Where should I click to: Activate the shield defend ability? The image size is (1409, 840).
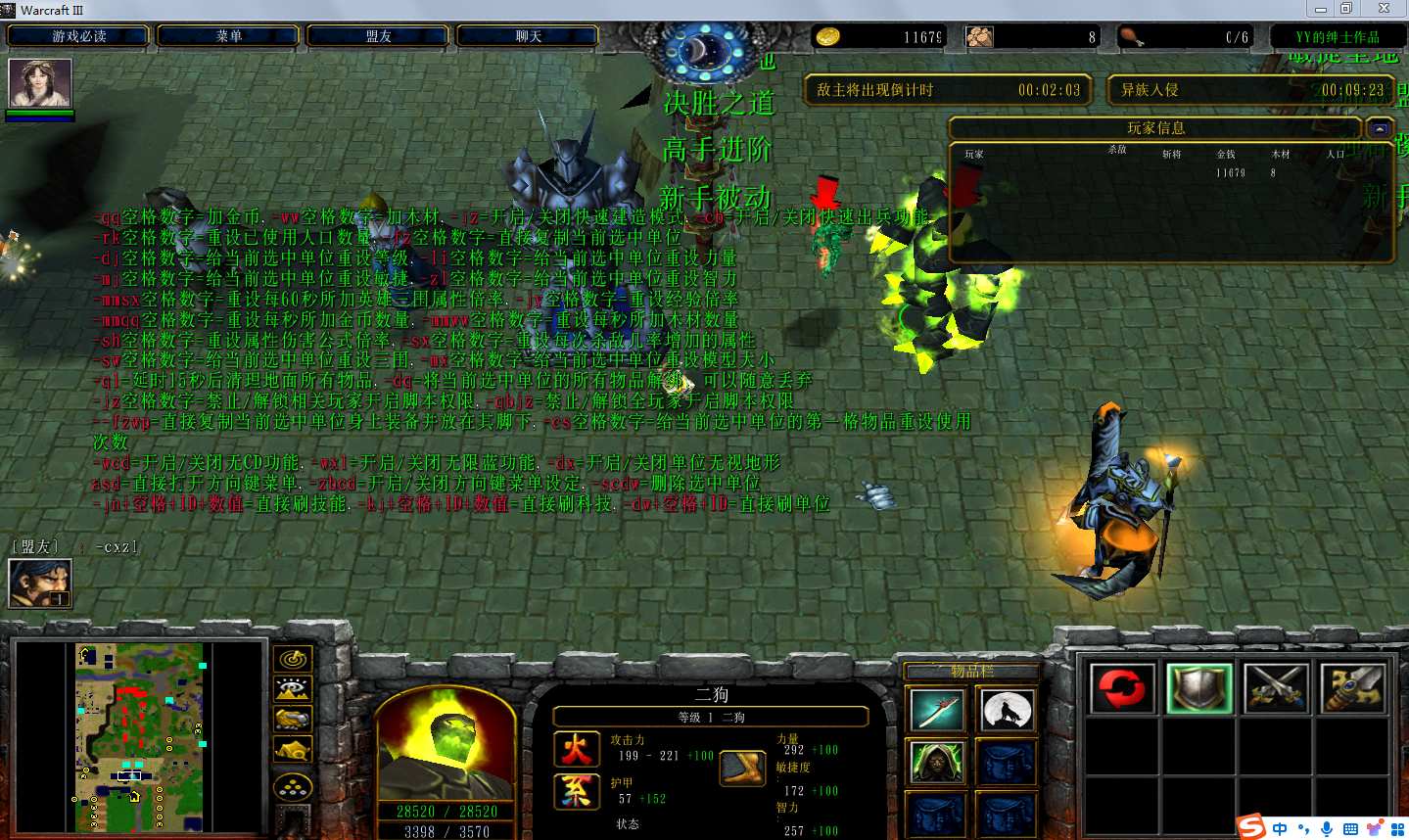coord(1198,687)
